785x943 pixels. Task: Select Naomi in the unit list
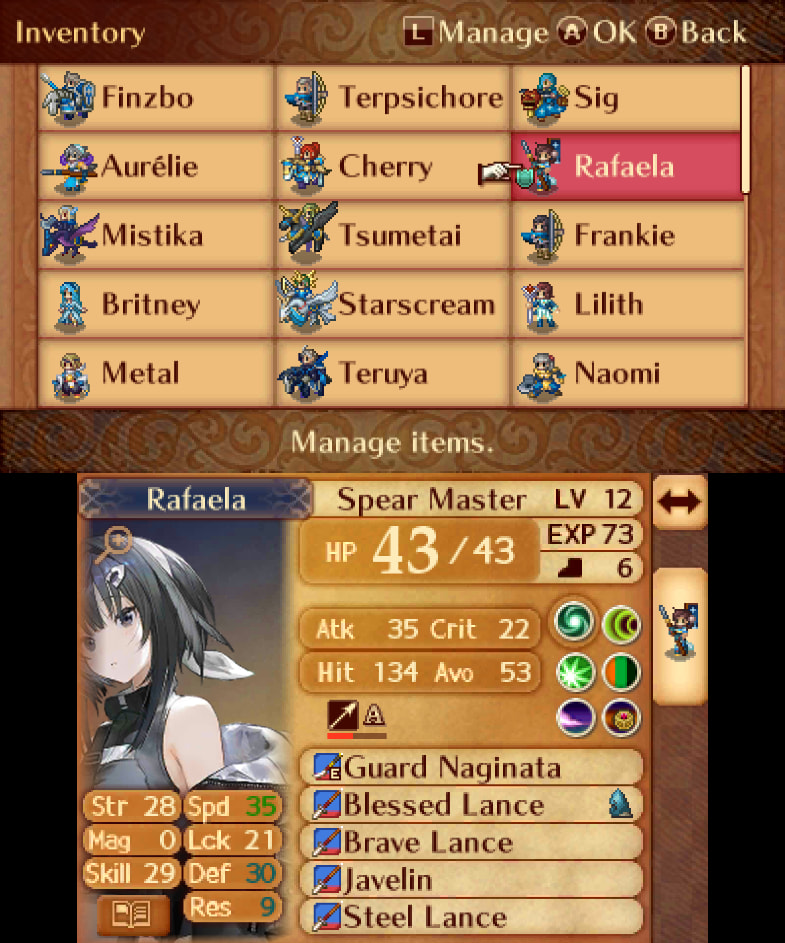pyautogui.click(x=627, y=374)
